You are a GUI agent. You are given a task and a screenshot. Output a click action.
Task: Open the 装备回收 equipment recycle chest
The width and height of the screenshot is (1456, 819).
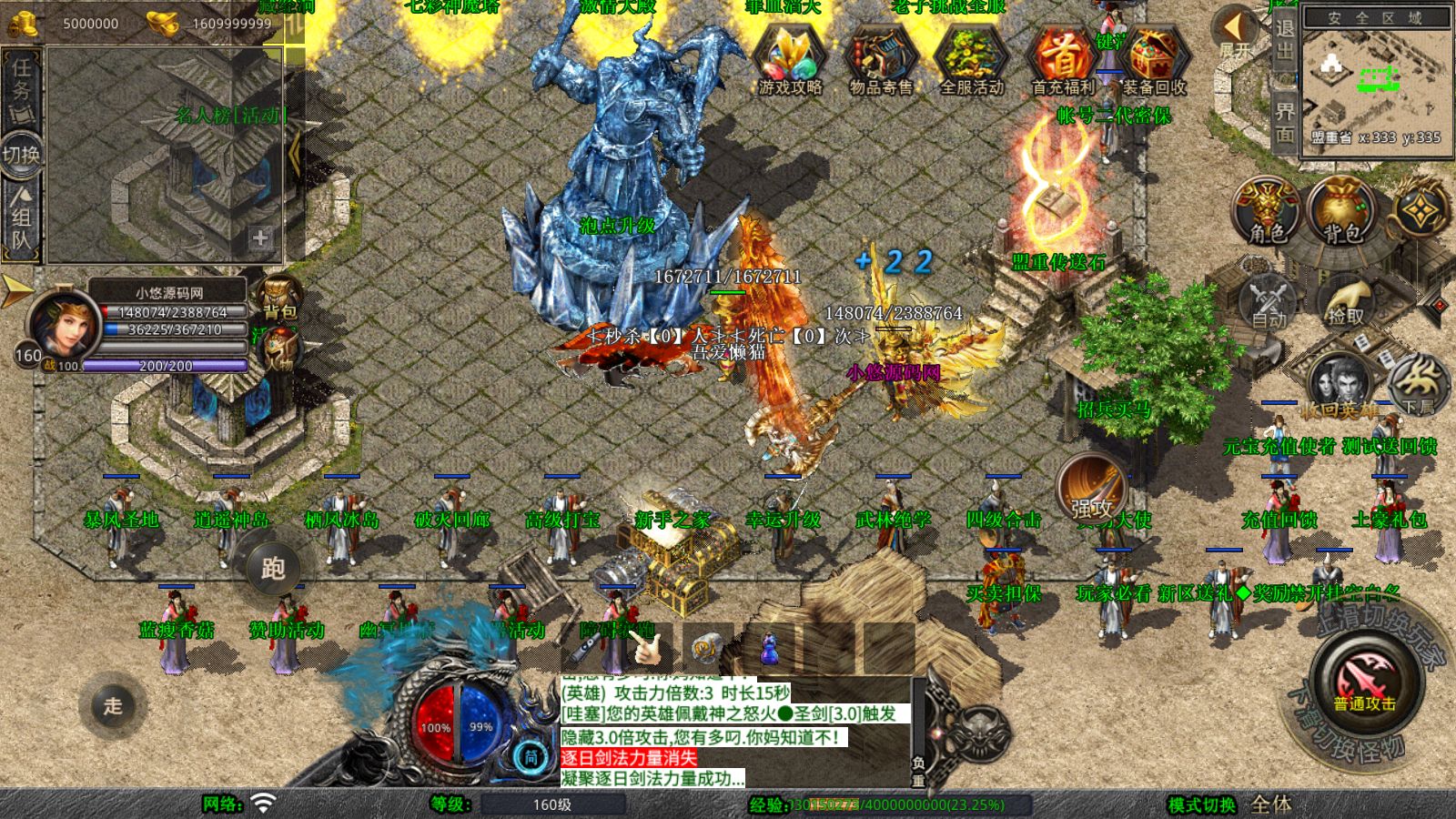point(1153,60)
